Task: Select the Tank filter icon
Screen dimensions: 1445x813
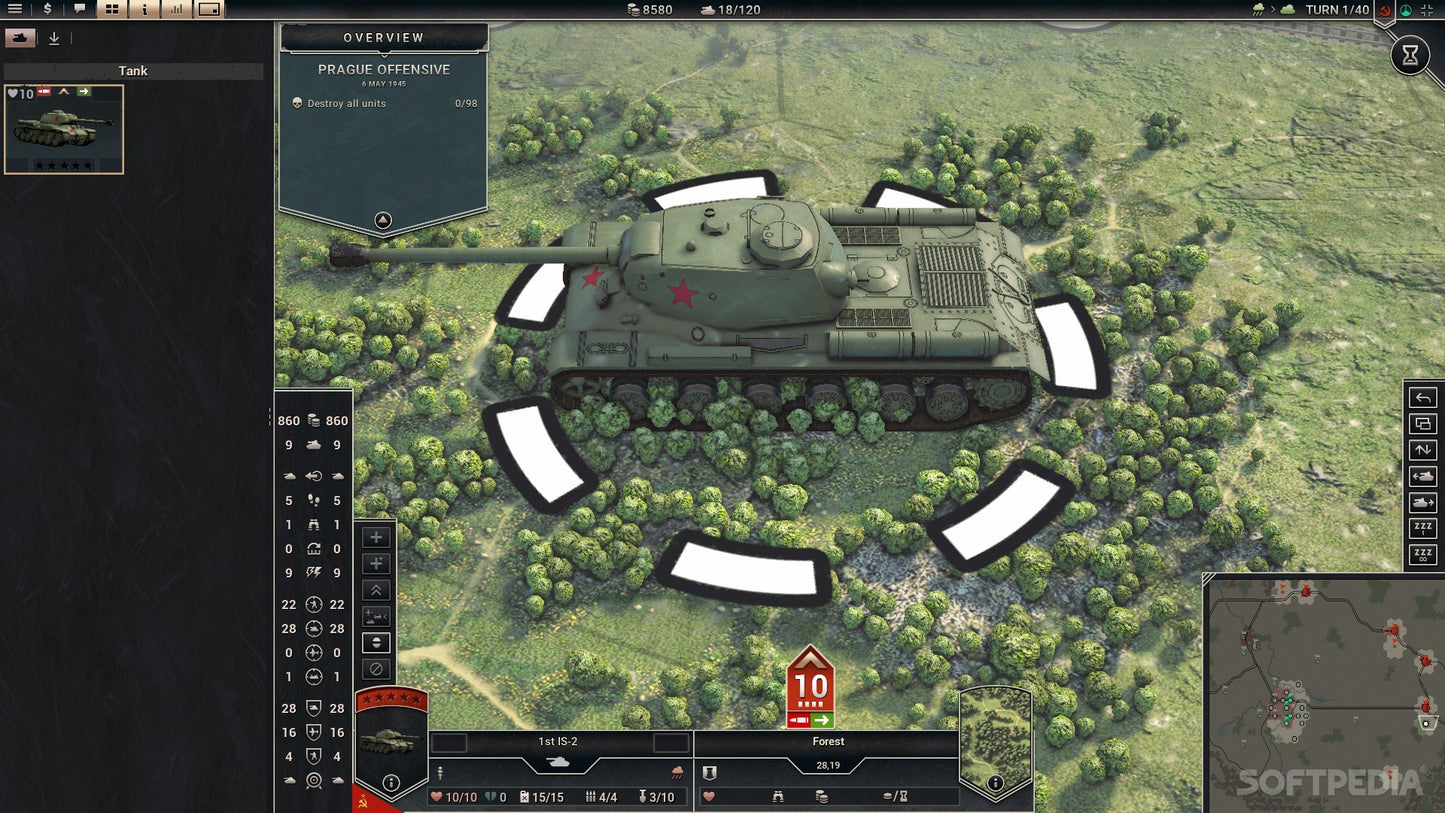Action: (x=22, y=37)
